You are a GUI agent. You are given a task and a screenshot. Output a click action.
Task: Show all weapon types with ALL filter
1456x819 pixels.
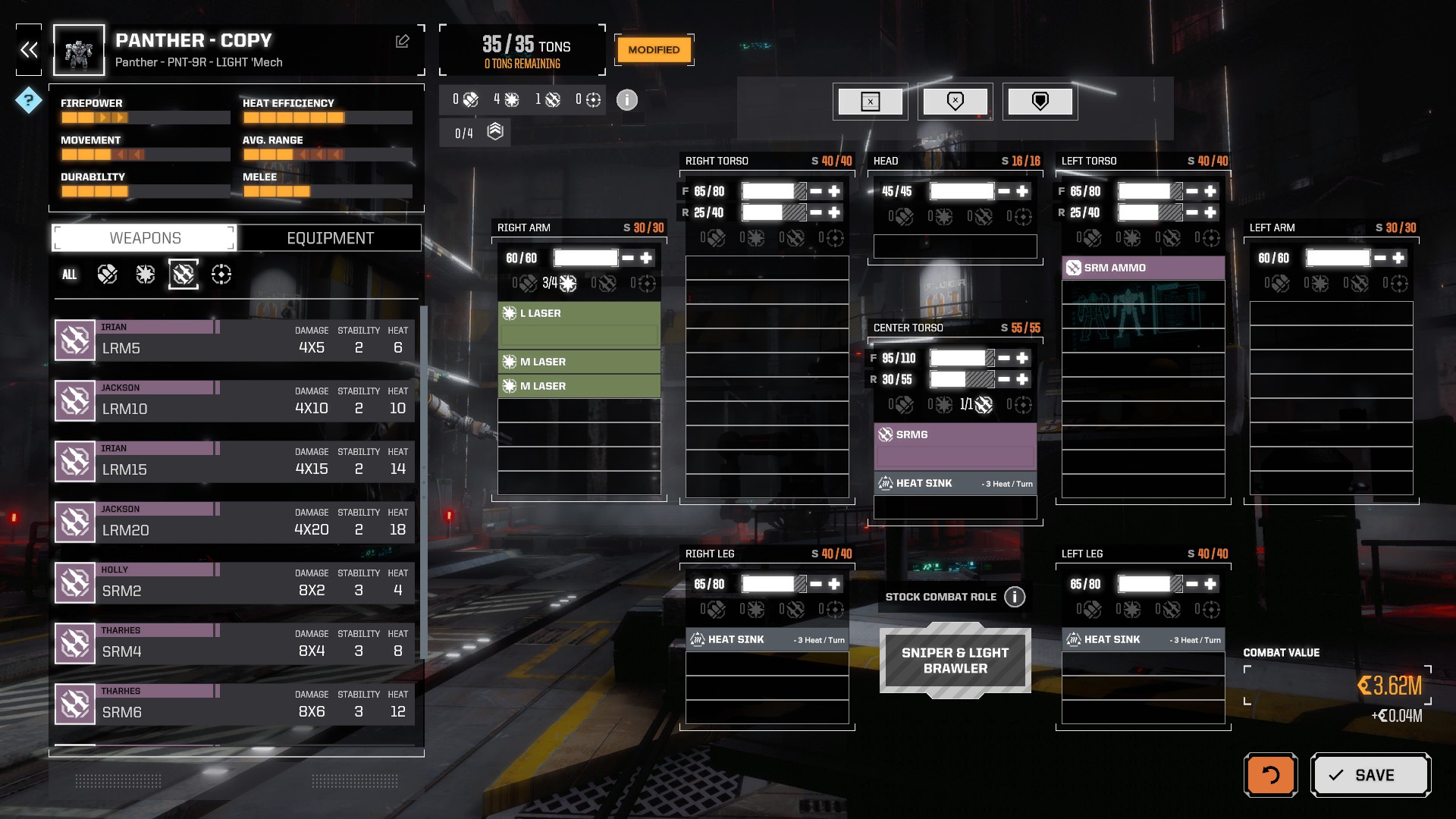click(x=69, y=275)
